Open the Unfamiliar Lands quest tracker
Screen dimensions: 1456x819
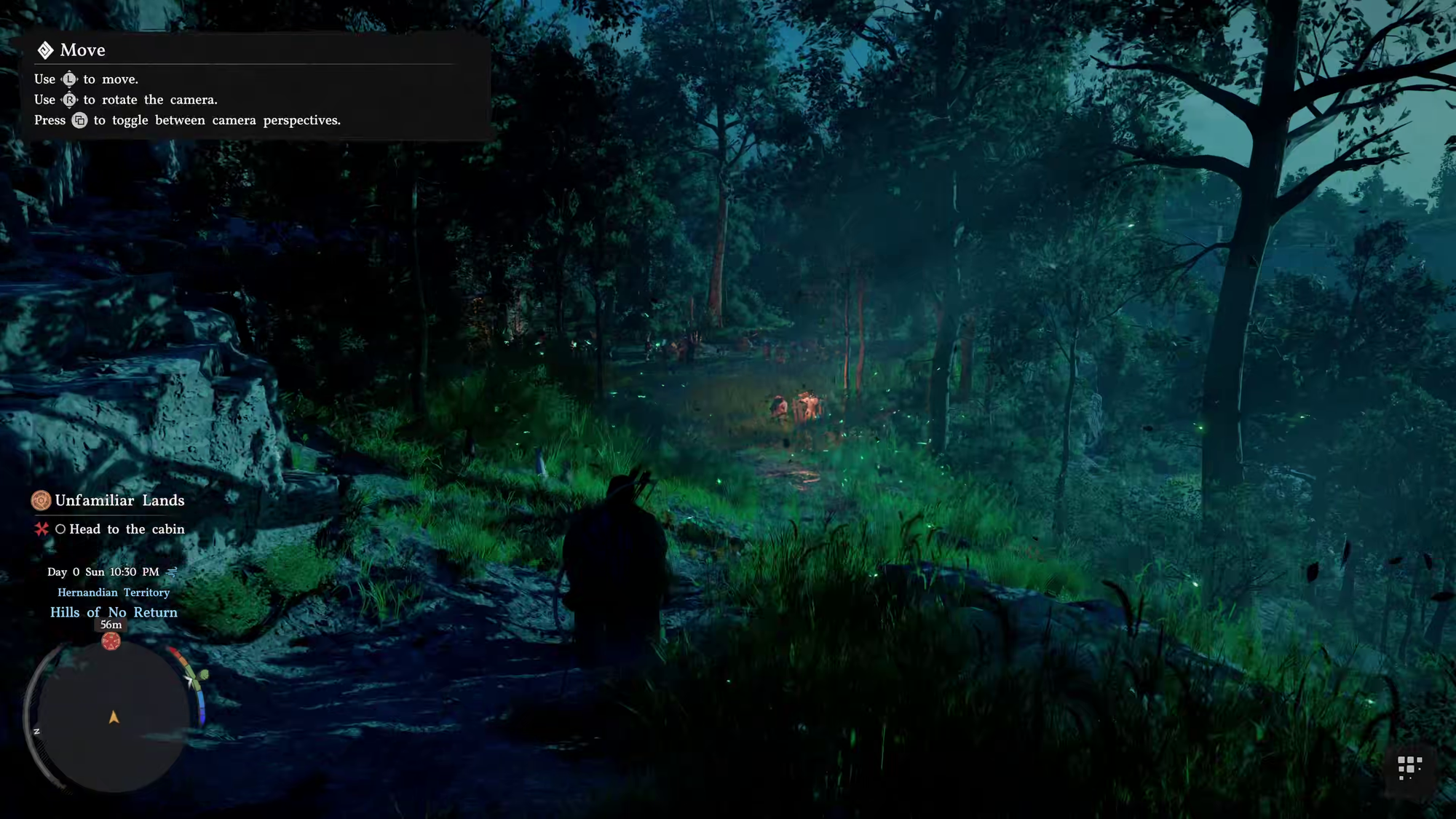[119, 501]
